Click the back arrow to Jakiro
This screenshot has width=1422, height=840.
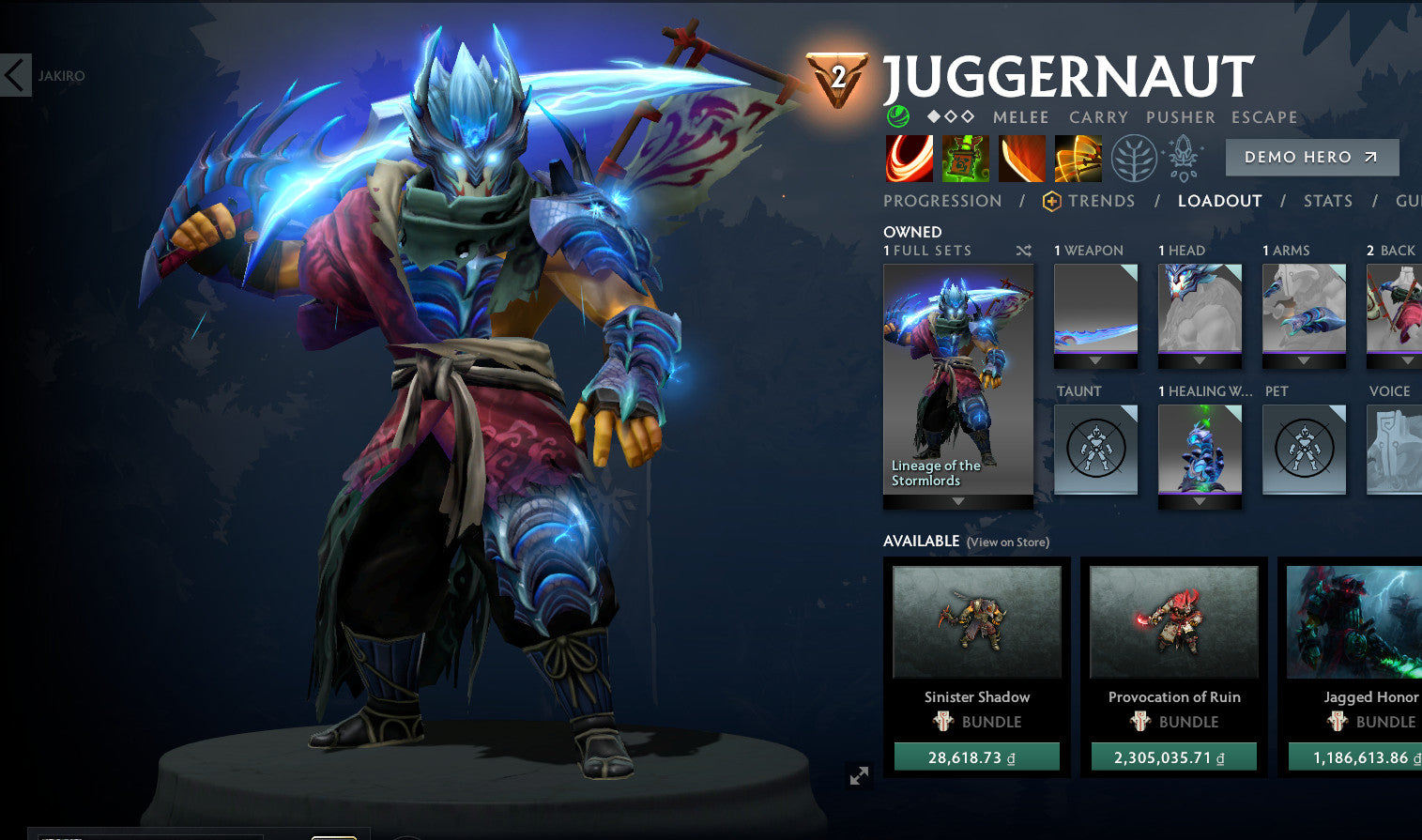(x=14, y=75)
